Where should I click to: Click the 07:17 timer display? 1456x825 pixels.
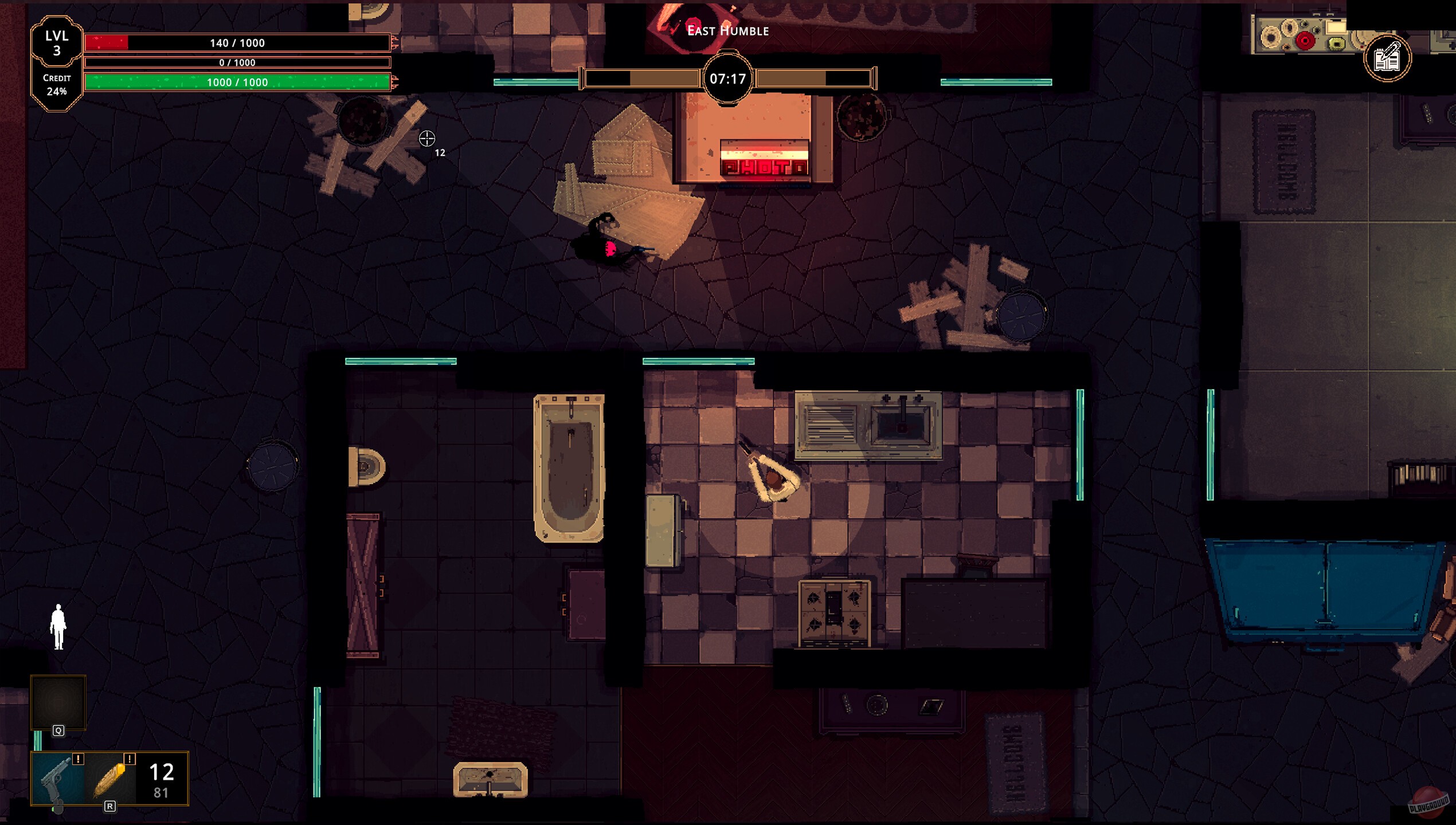click(x=727, y=80)
